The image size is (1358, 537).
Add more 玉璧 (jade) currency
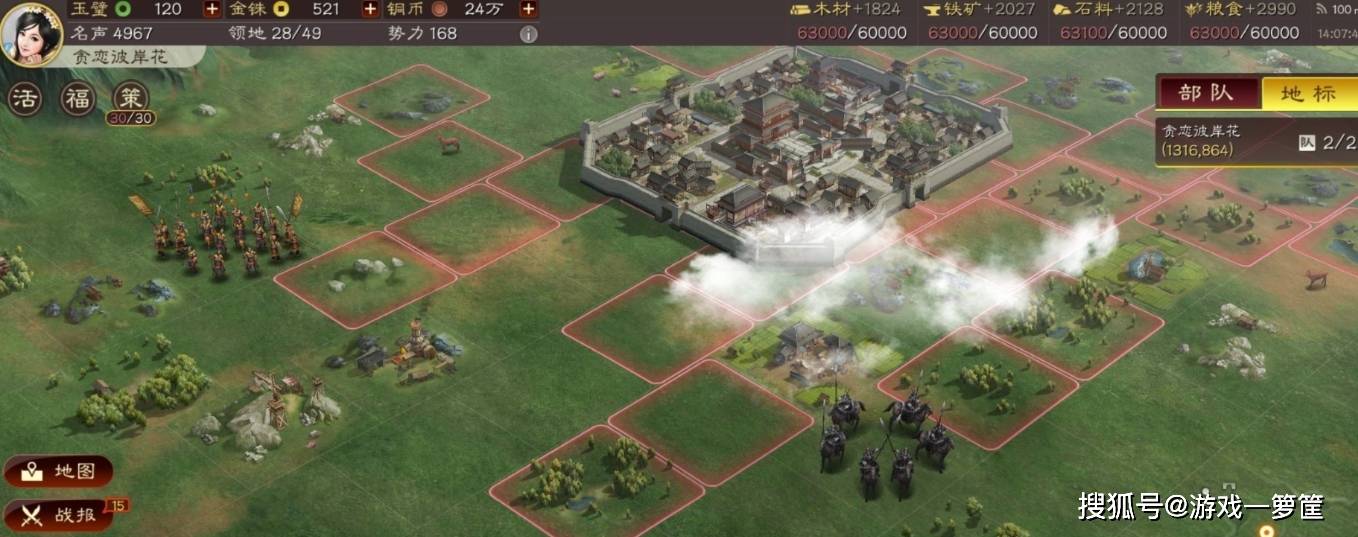[x=212, y=9]
